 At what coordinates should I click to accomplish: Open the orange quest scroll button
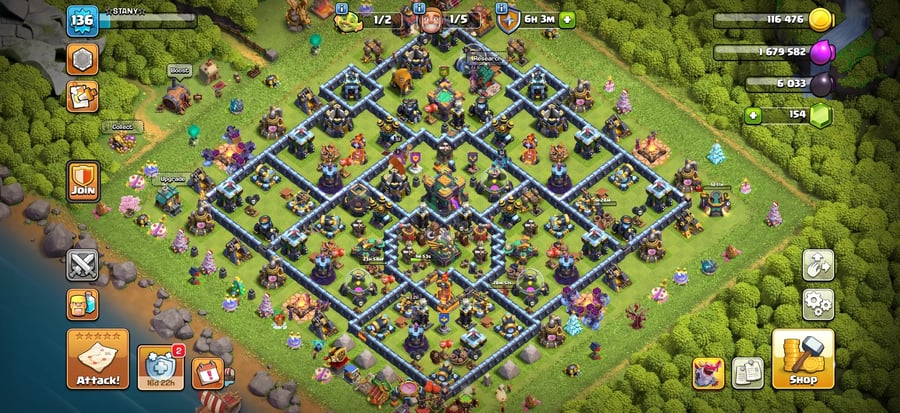coord(82,97)
